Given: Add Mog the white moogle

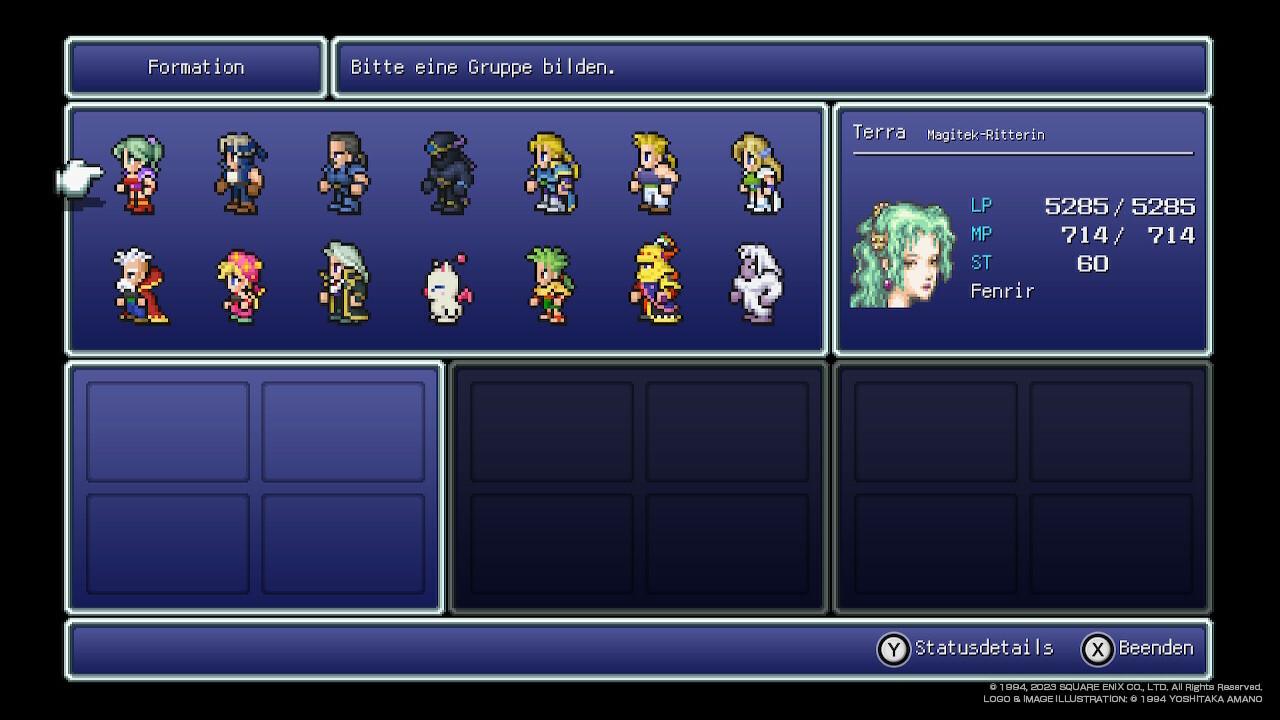Looking at the screenshot, I should click(x=447, y=290).
